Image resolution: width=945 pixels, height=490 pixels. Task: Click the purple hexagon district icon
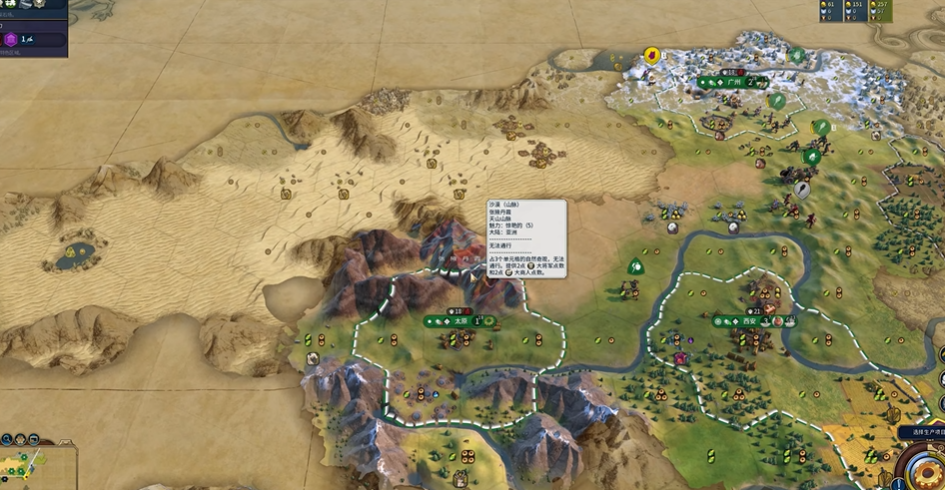(x=11, y=39)
